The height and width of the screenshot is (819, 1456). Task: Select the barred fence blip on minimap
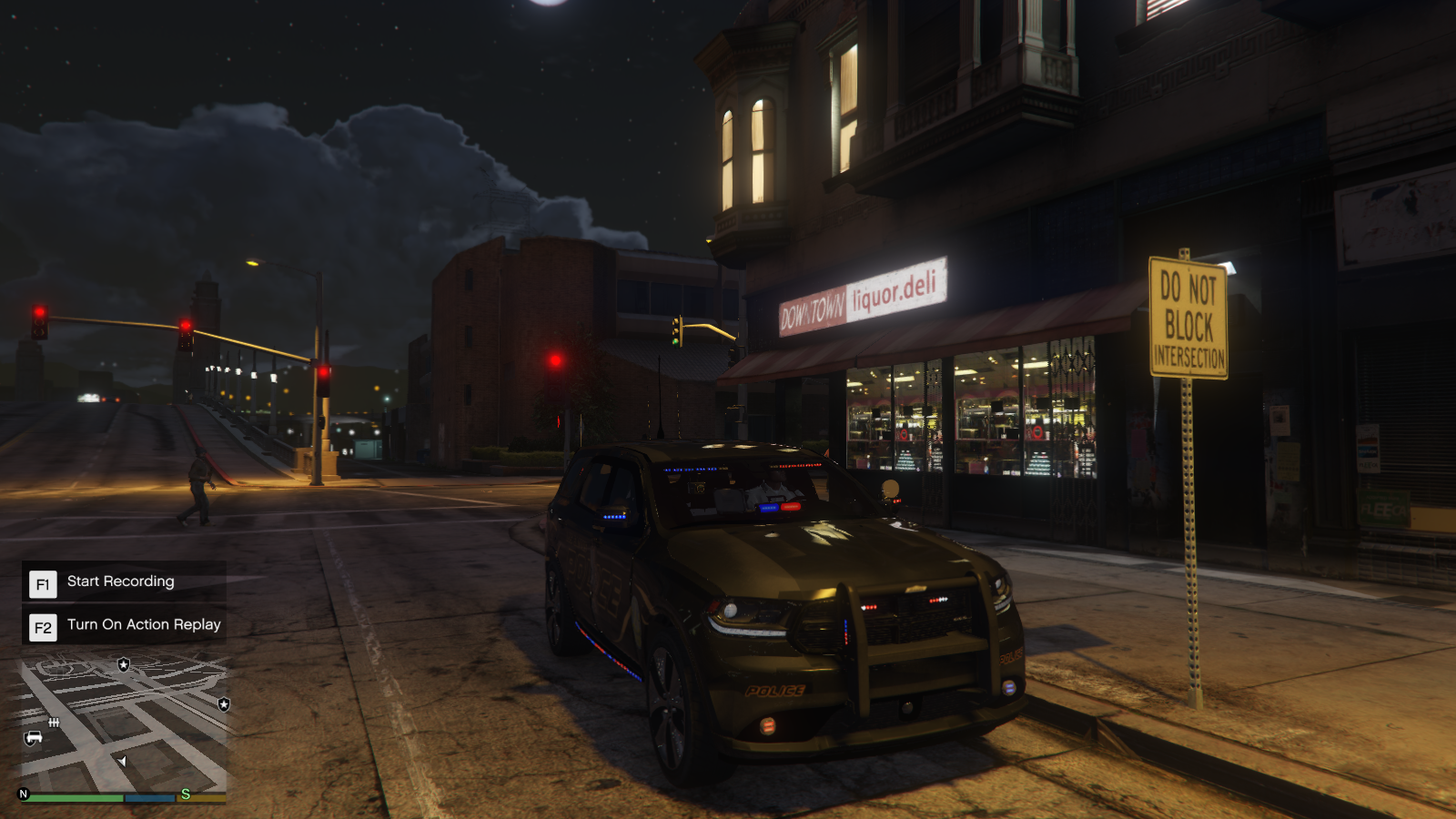point(54,723)
